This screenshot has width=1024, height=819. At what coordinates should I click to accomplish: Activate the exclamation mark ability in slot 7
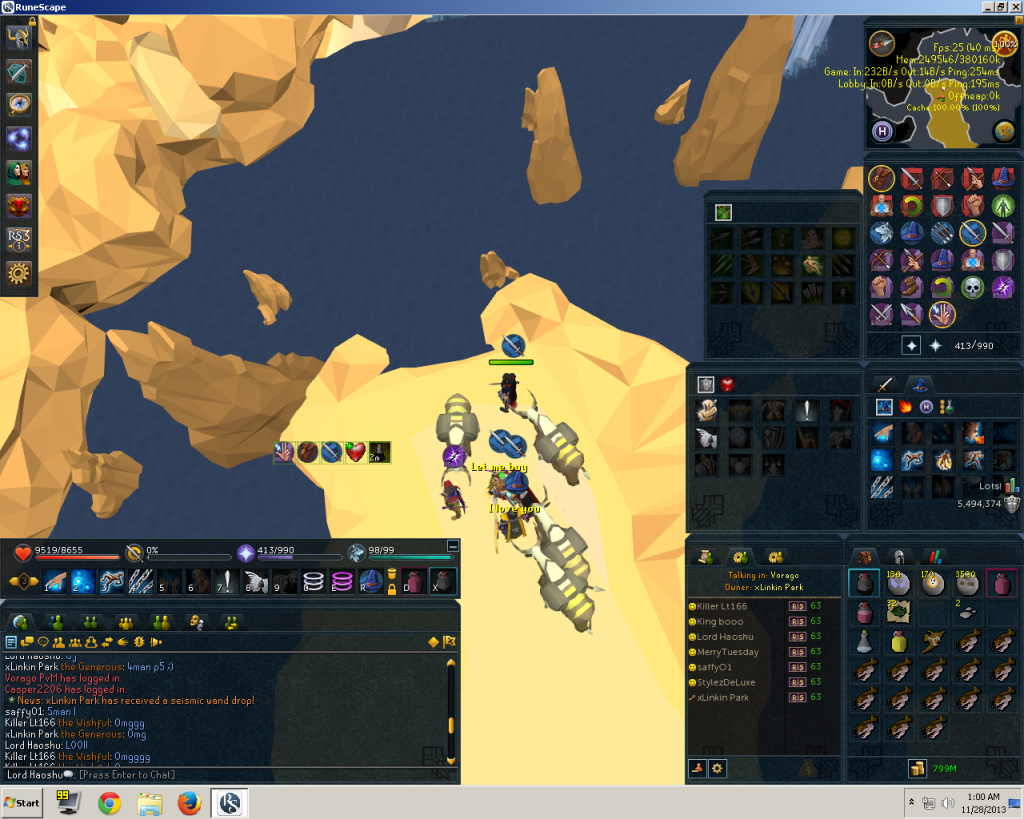point(230,581)
